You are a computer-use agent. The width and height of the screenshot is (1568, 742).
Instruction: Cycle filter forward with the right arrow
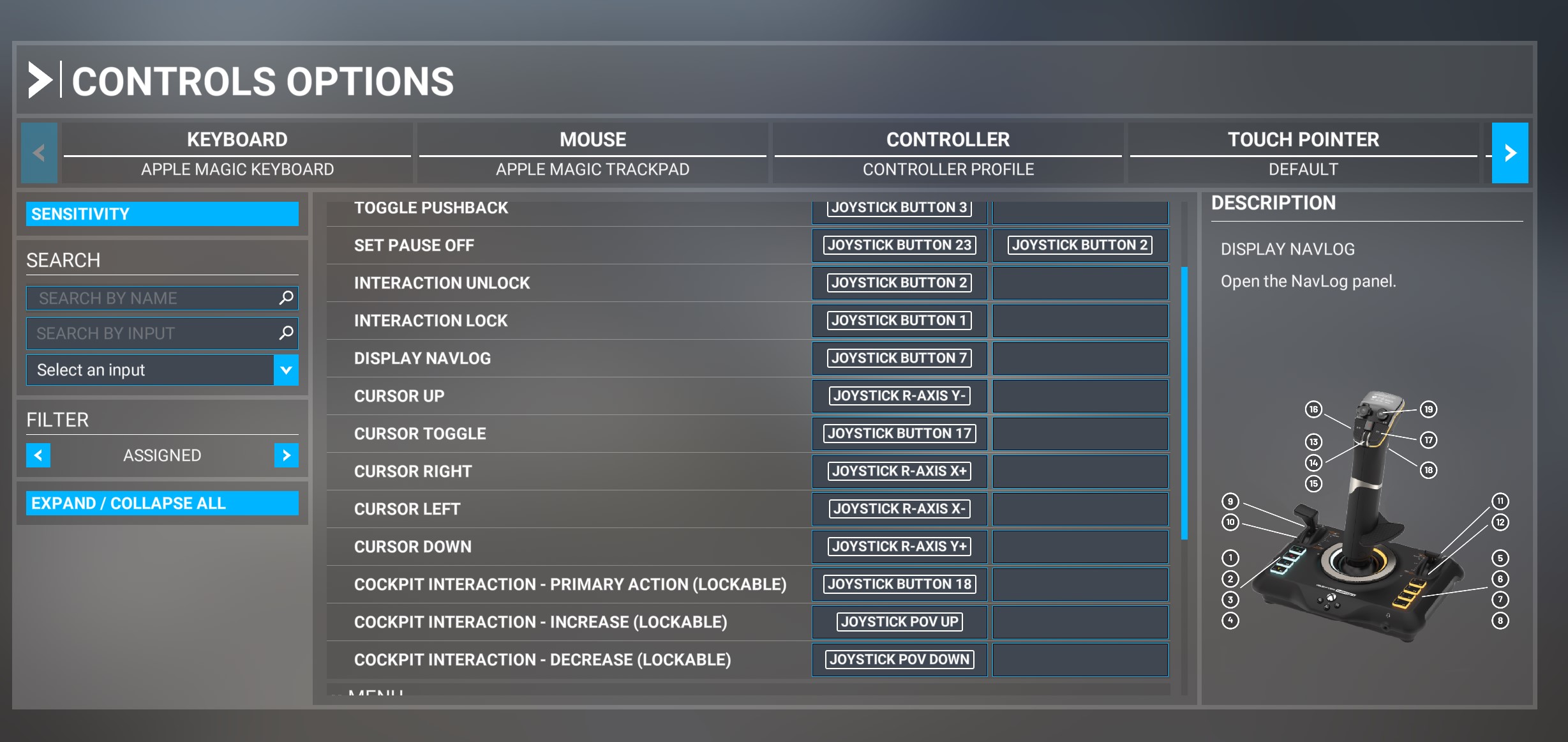[x=285, y=455]
